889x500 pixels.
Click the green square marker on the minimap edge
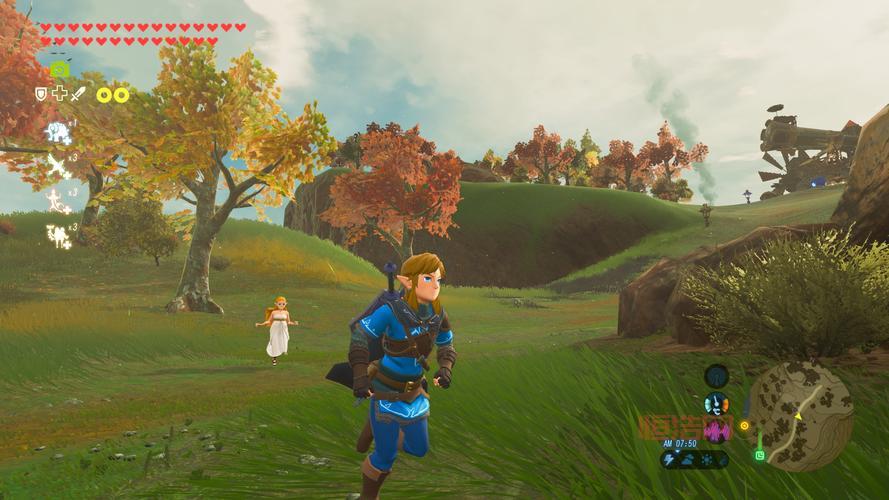point(759,455)
